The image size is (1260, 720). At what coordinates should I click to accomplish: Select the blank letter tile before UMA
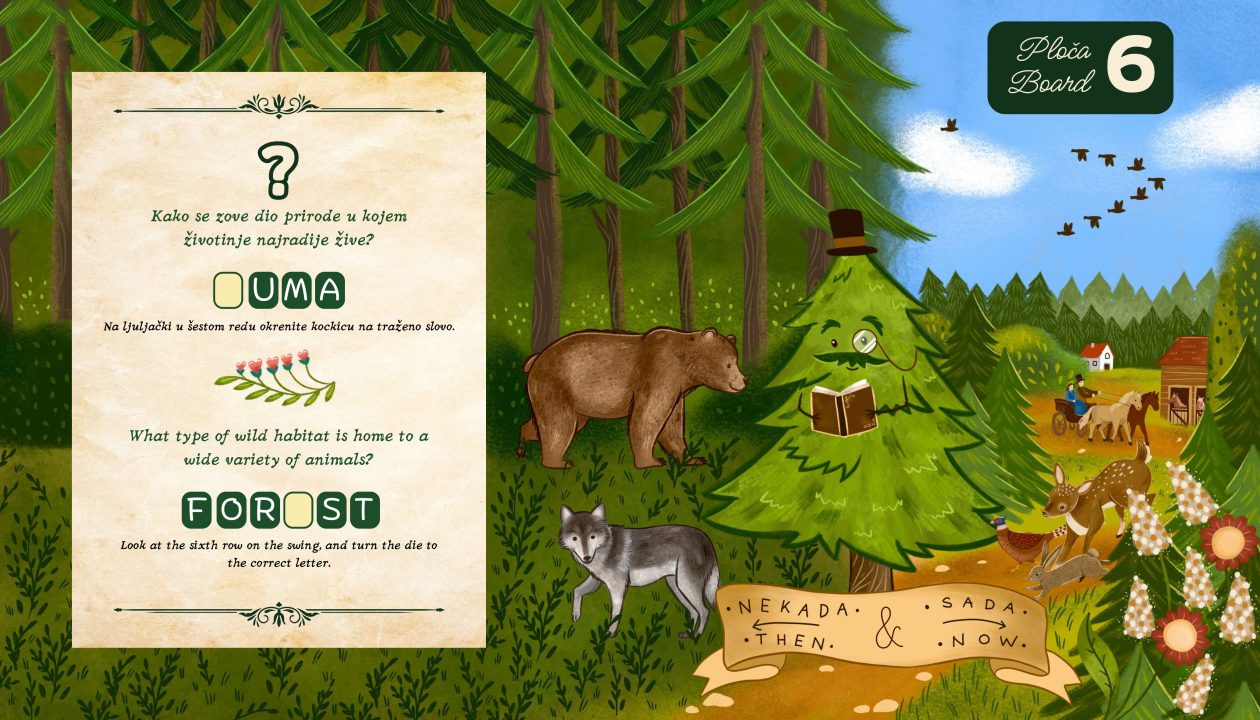pos(229,290)
